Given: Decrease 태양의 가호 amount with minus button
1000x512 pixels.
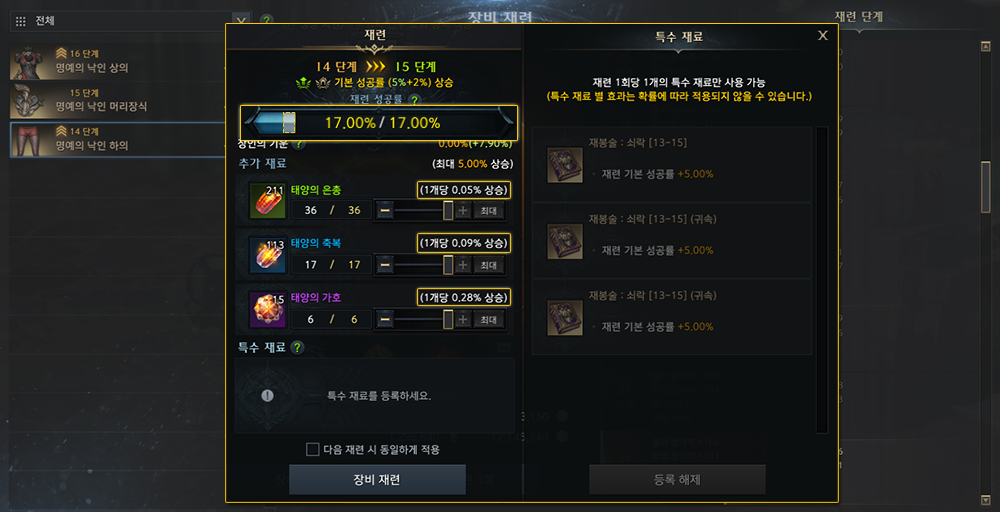Looking at the screenshot, I should click(x=385, y=319).
